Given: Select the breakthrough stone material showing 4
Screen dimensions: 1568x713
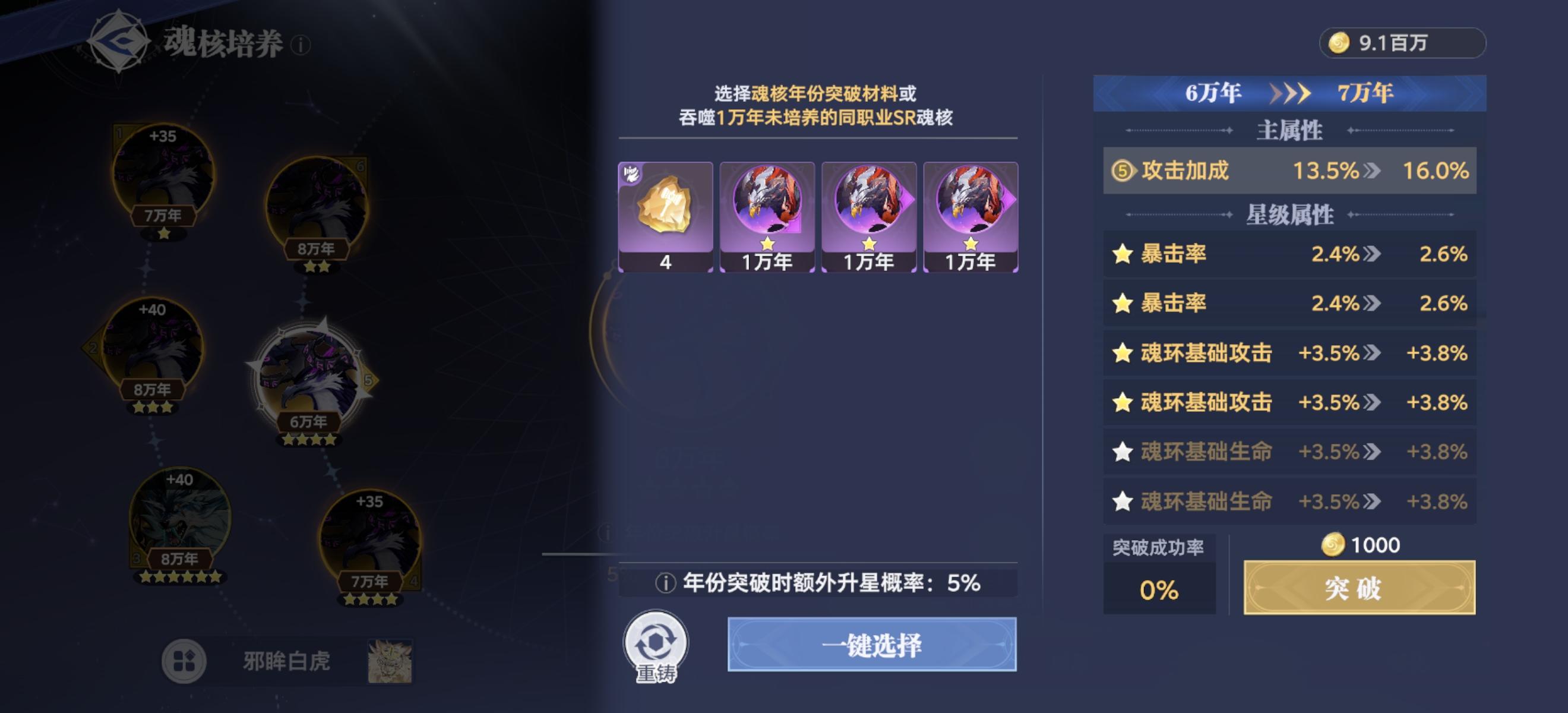Looking at the screenshot, I should (x=665, y=214).
